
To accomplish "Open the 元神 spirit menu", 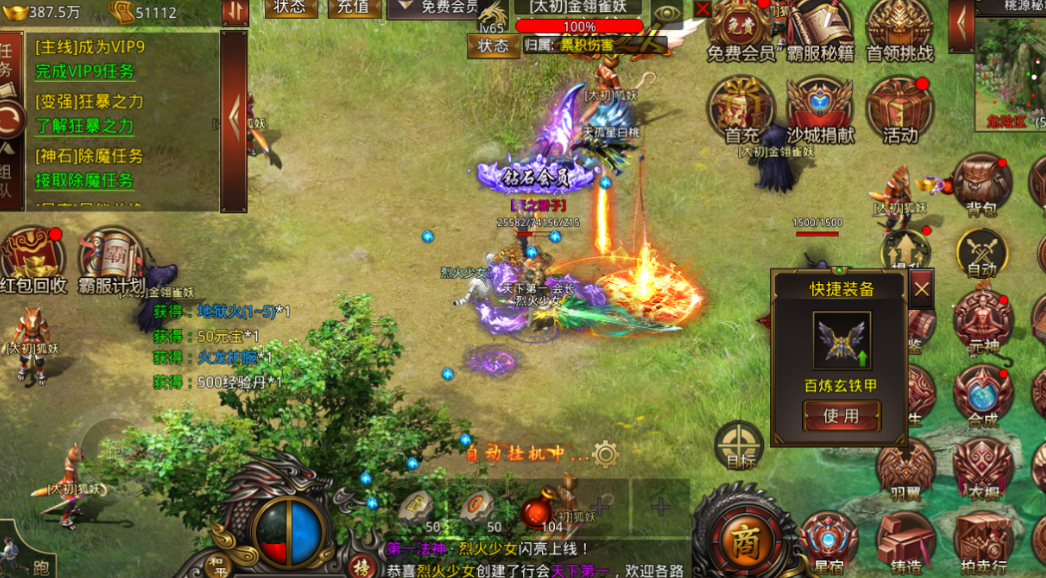I will (982, 322).
